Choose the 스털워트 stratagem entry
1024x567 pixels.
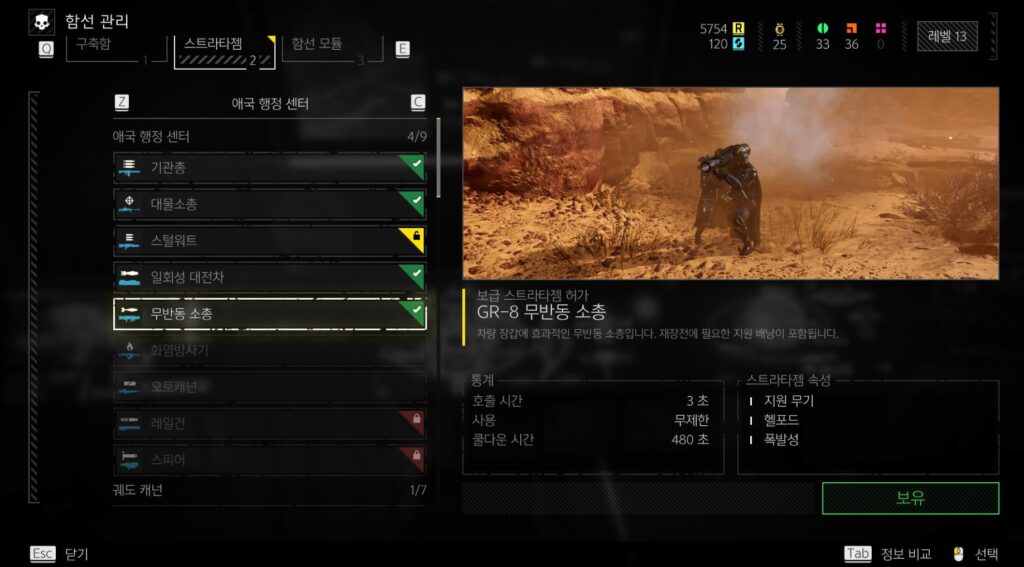point(269,240)
